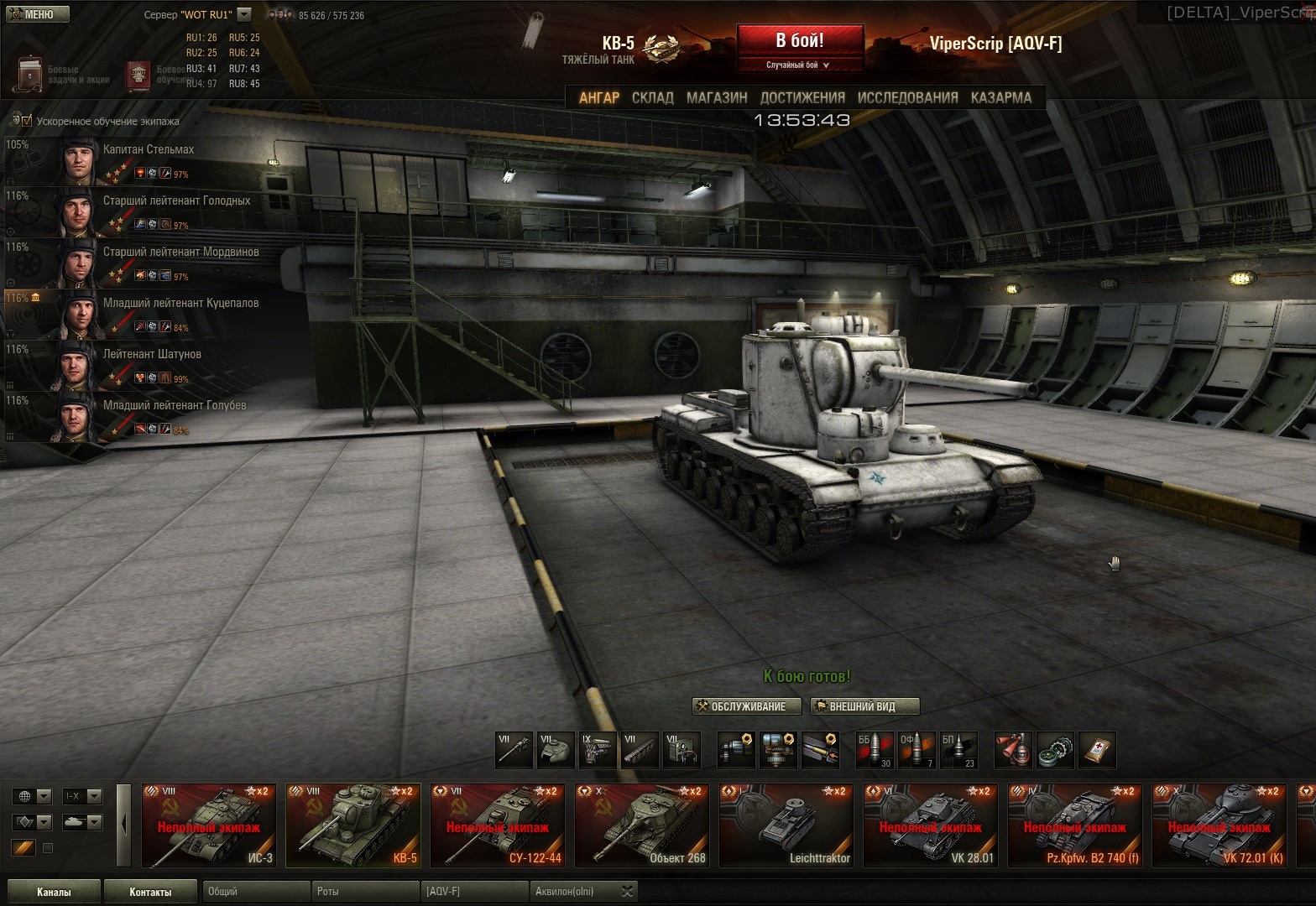Choose the Объект 268 tank
Viewport: 1316px width, 906px height.
point(642,825)
